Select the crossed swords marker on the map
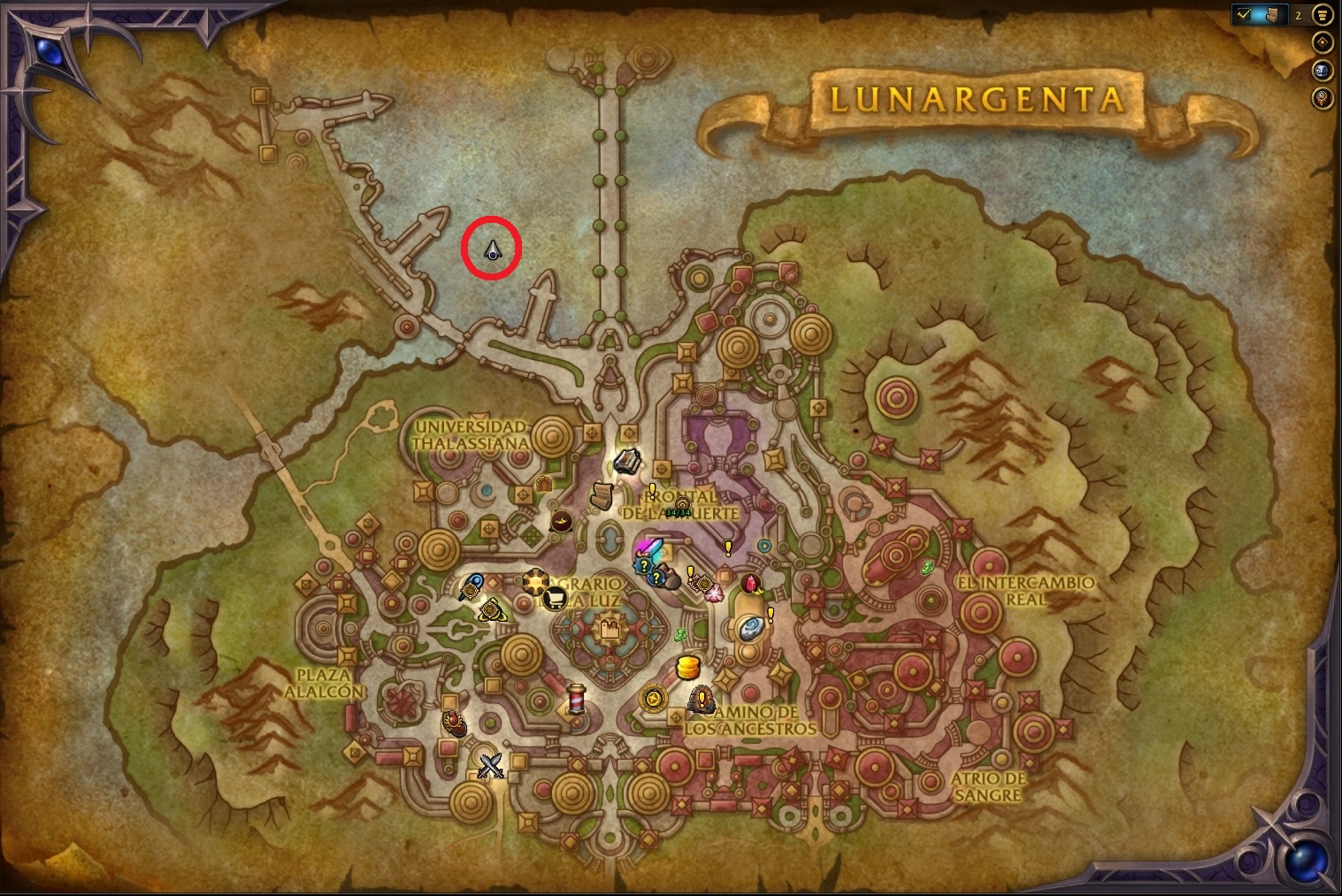This screenshot has height=896, width=1342. click(x=490, y=764)
